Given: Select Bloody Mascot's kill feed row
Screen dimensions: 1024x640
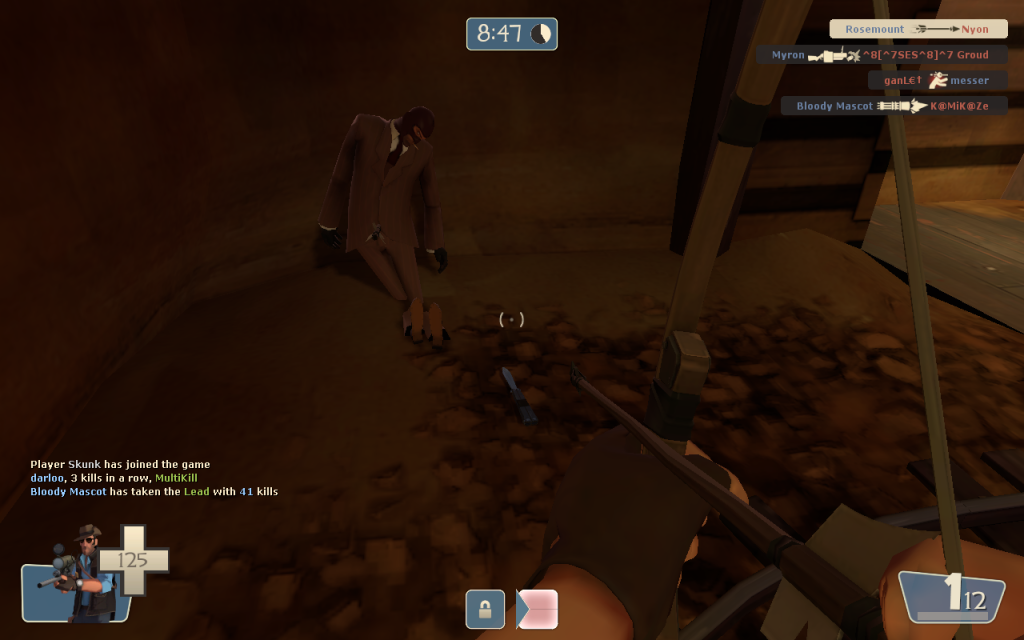Looking at the screenshot, I should [x=894, y=105].
